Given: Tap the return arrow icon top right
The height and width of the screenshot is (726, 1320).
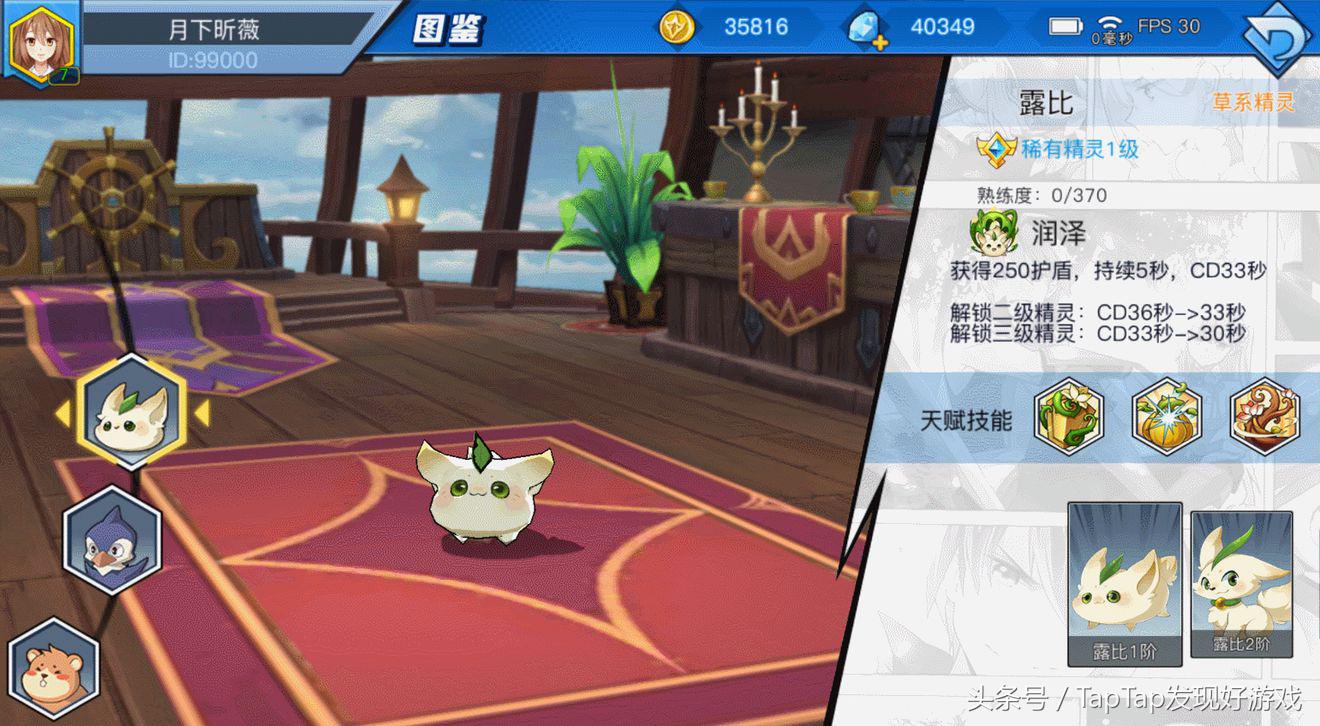Looking at the screenshot, I should [1280, 30].
